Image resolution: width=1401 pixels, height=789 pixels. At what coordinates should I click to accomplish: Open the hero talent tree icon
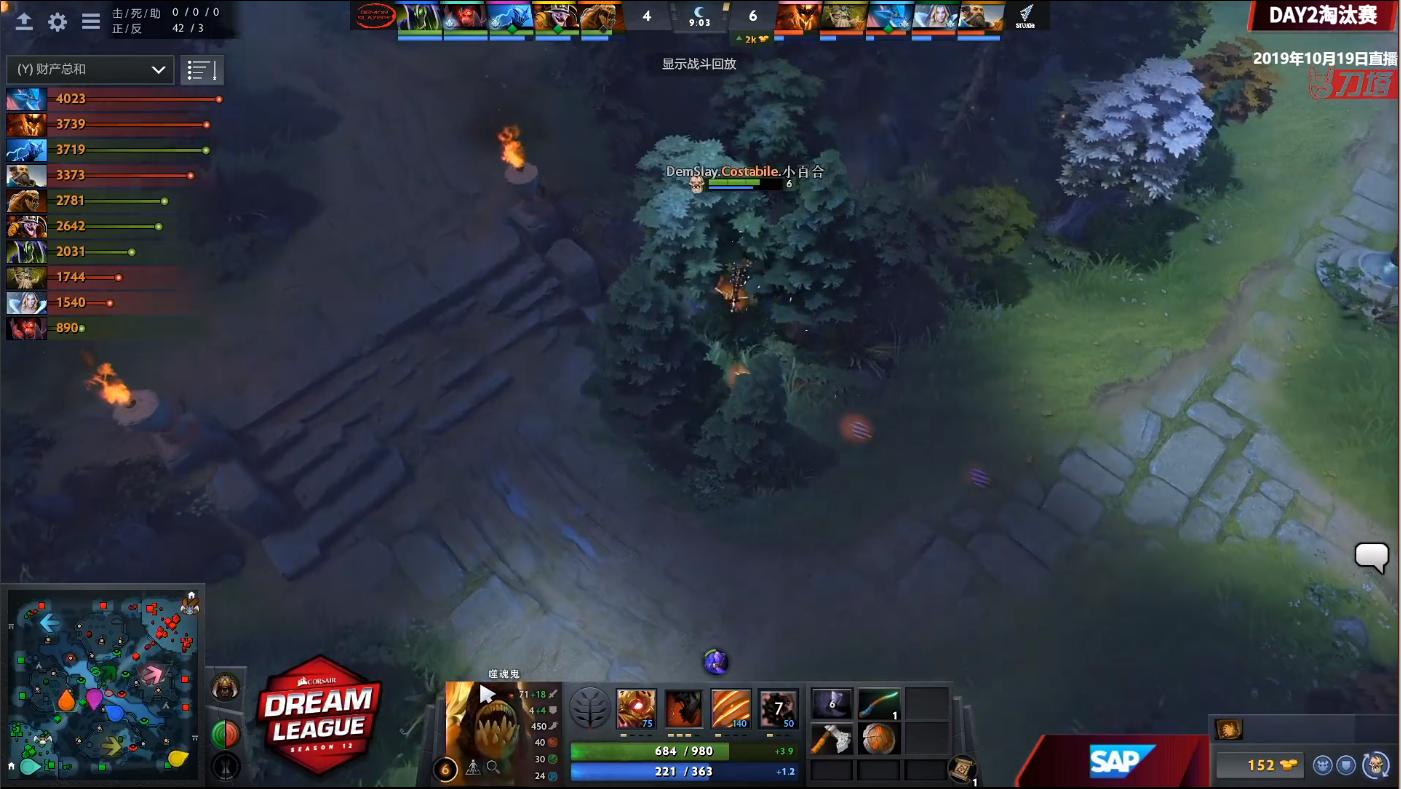(x=590, y=705)
